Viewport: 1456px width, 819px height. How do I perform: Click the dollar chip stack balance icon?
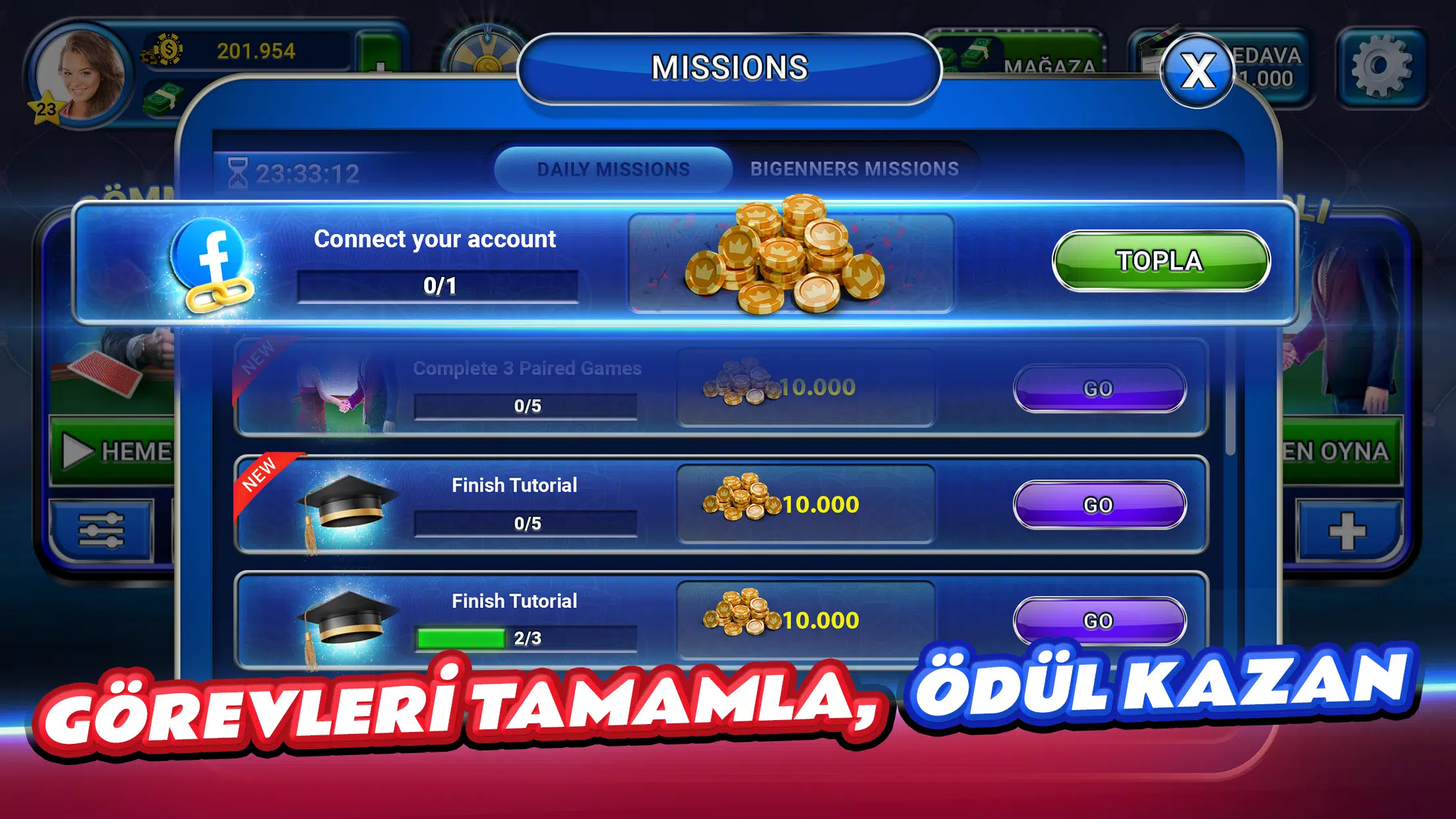pos(167,50)
